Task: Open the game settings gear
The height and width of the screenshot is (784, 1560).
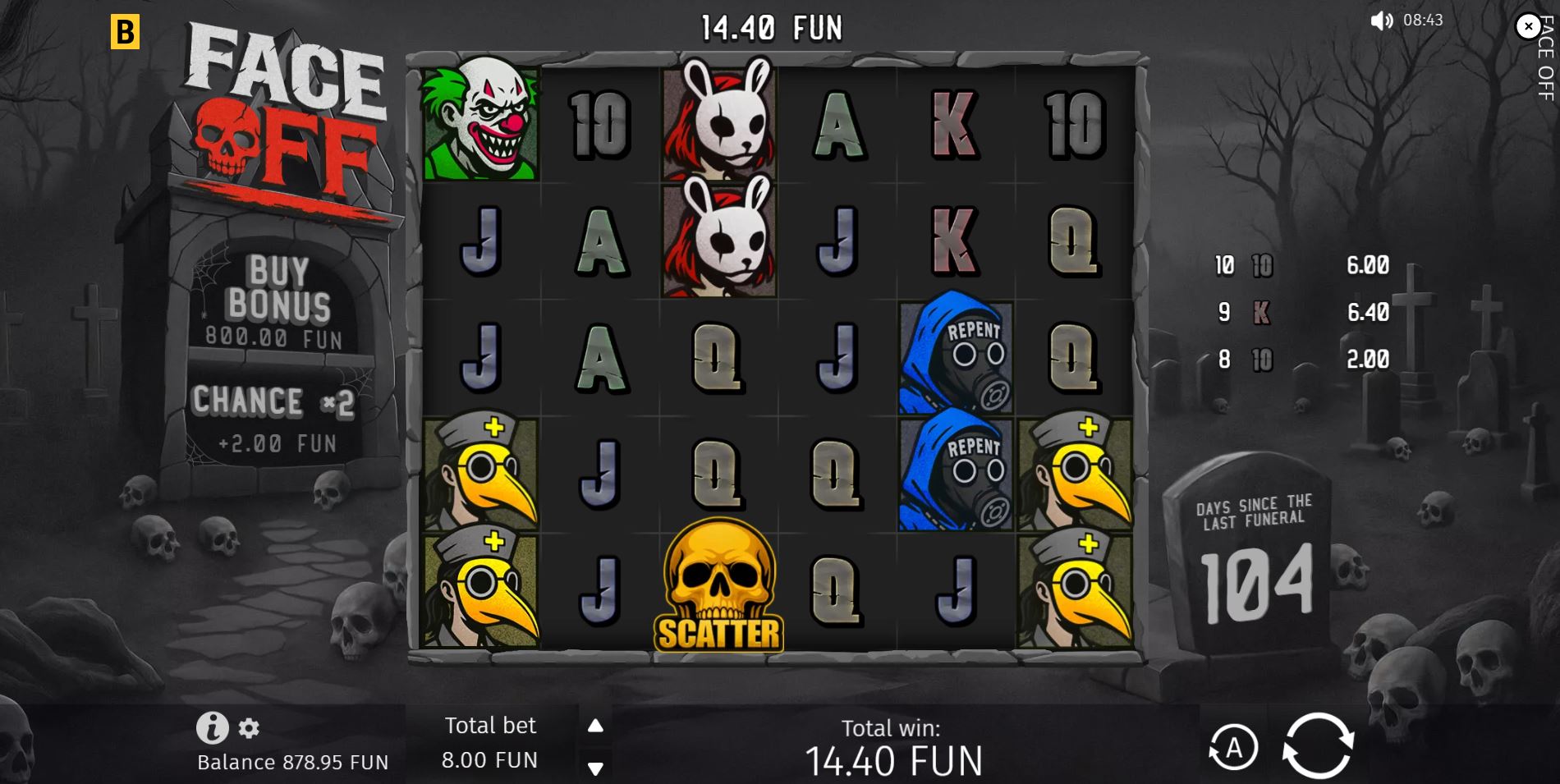Action: coord(248,728)
